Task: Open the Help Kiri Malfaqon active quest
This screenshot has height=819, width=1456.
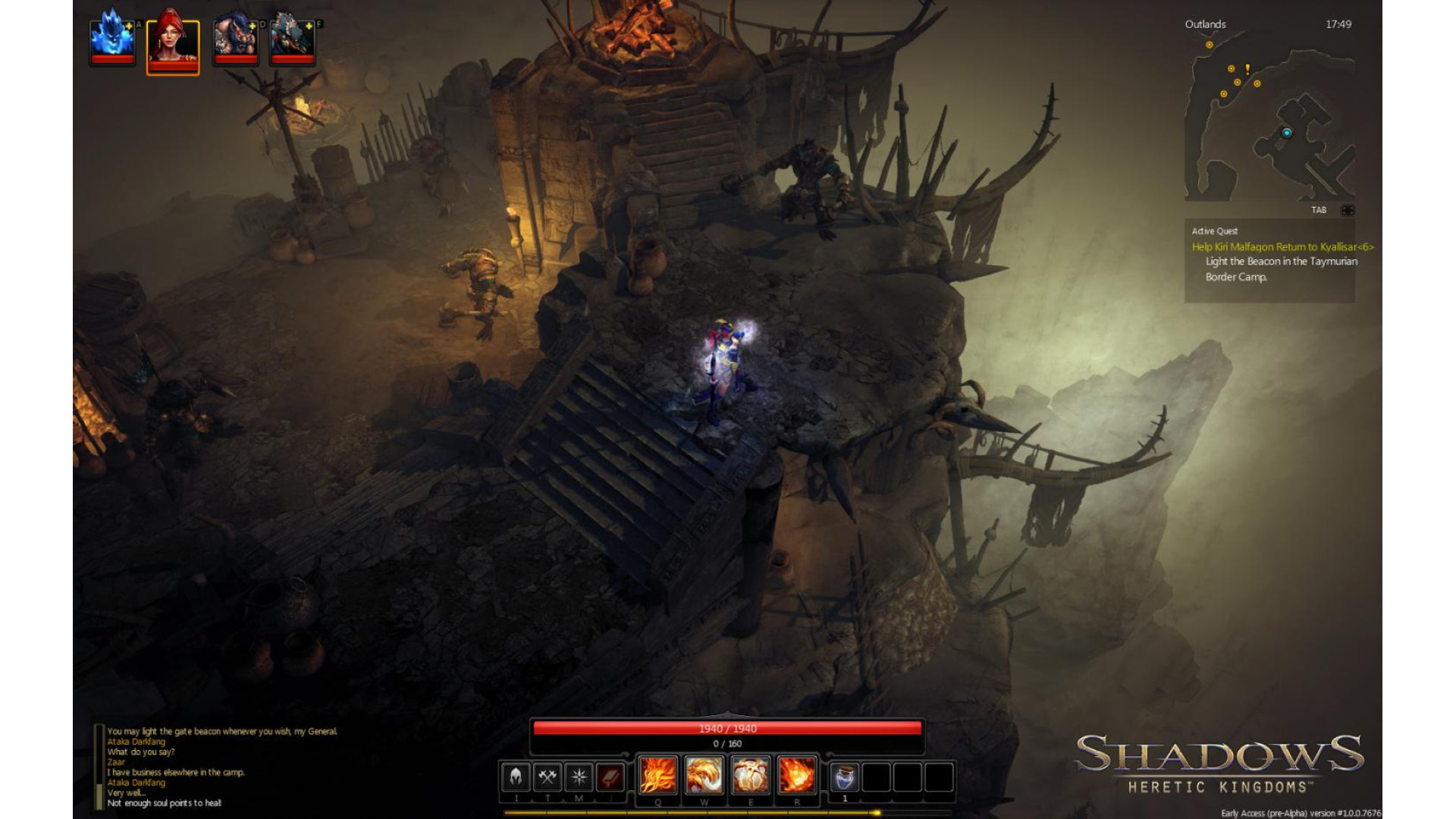Action: [x=1282, y=246]
